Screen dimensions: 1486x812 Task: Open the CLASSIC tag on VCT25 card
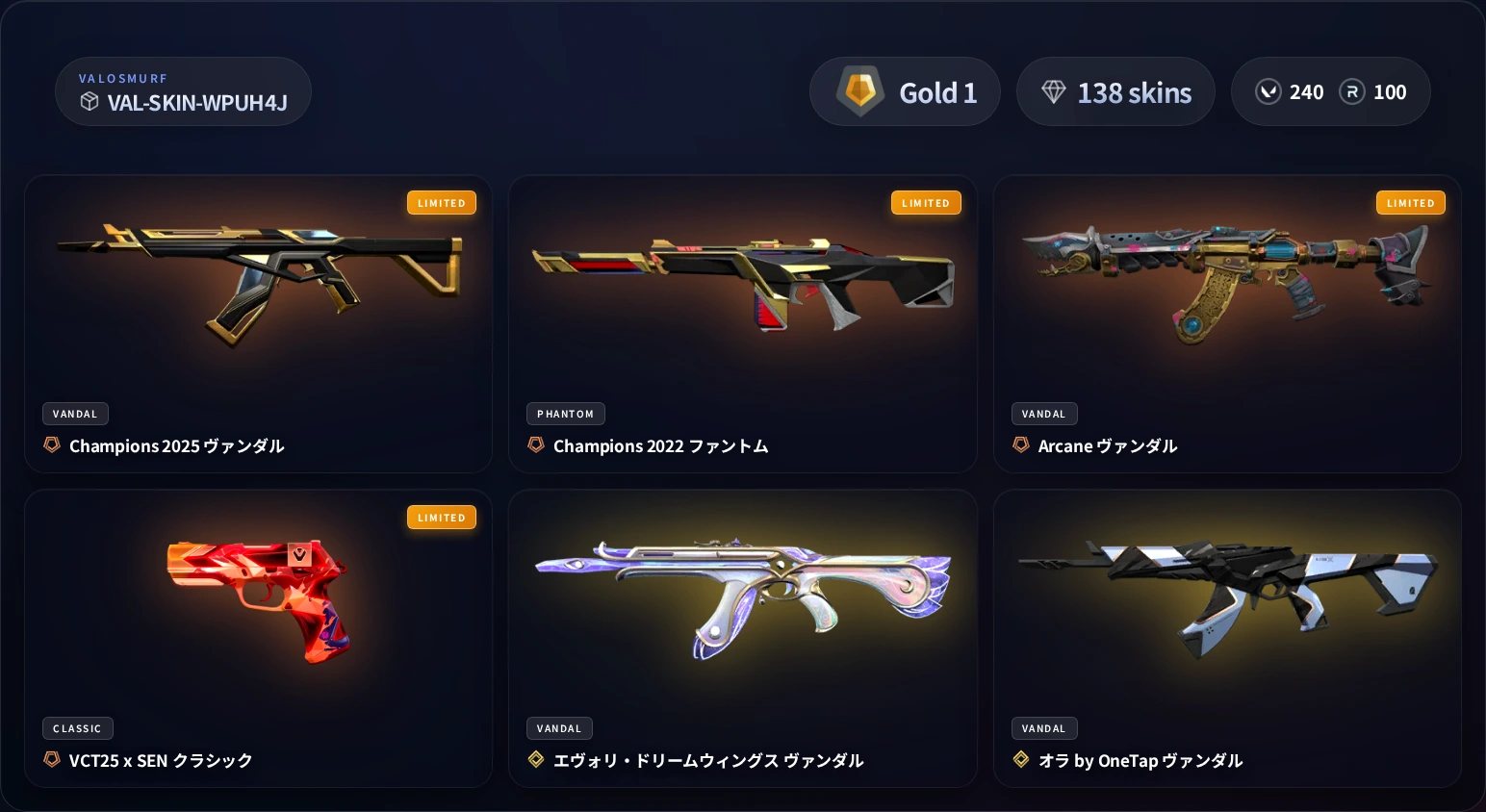[78, 728]
